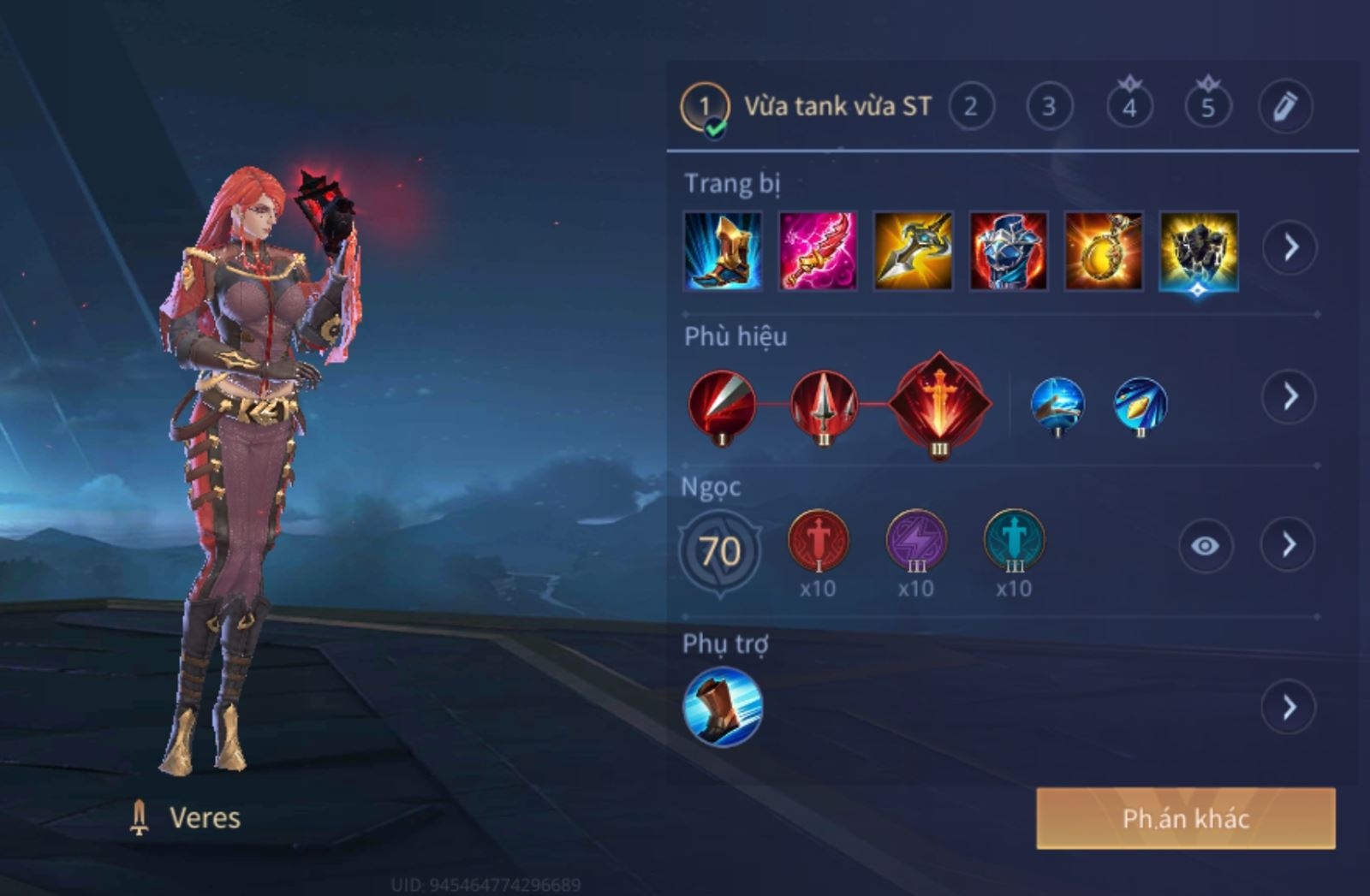
Task: Switch to build preset 5
Action: point(1207,108)
